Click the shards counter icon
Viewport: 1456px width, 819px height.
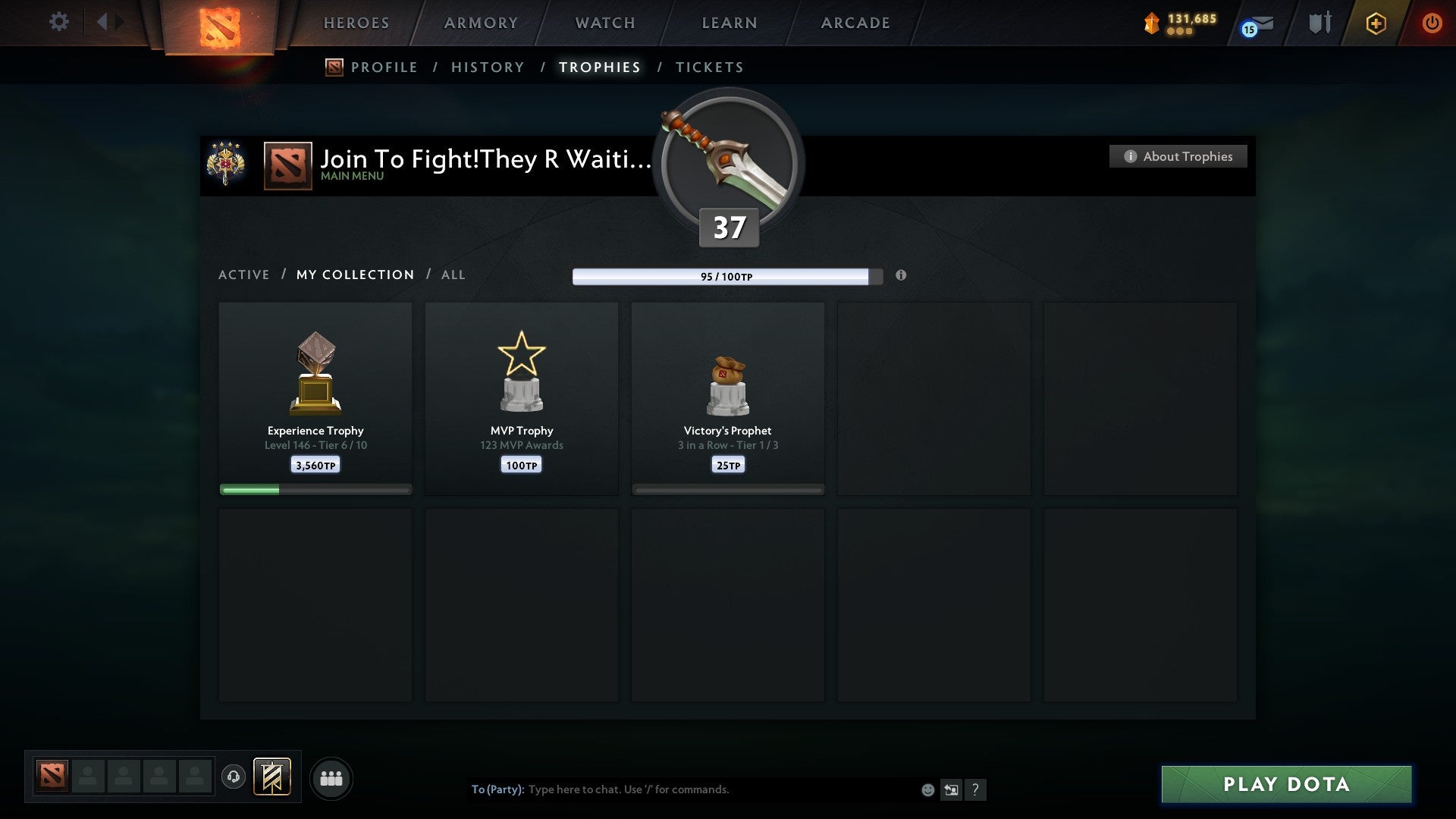(x=1151, y=23)
